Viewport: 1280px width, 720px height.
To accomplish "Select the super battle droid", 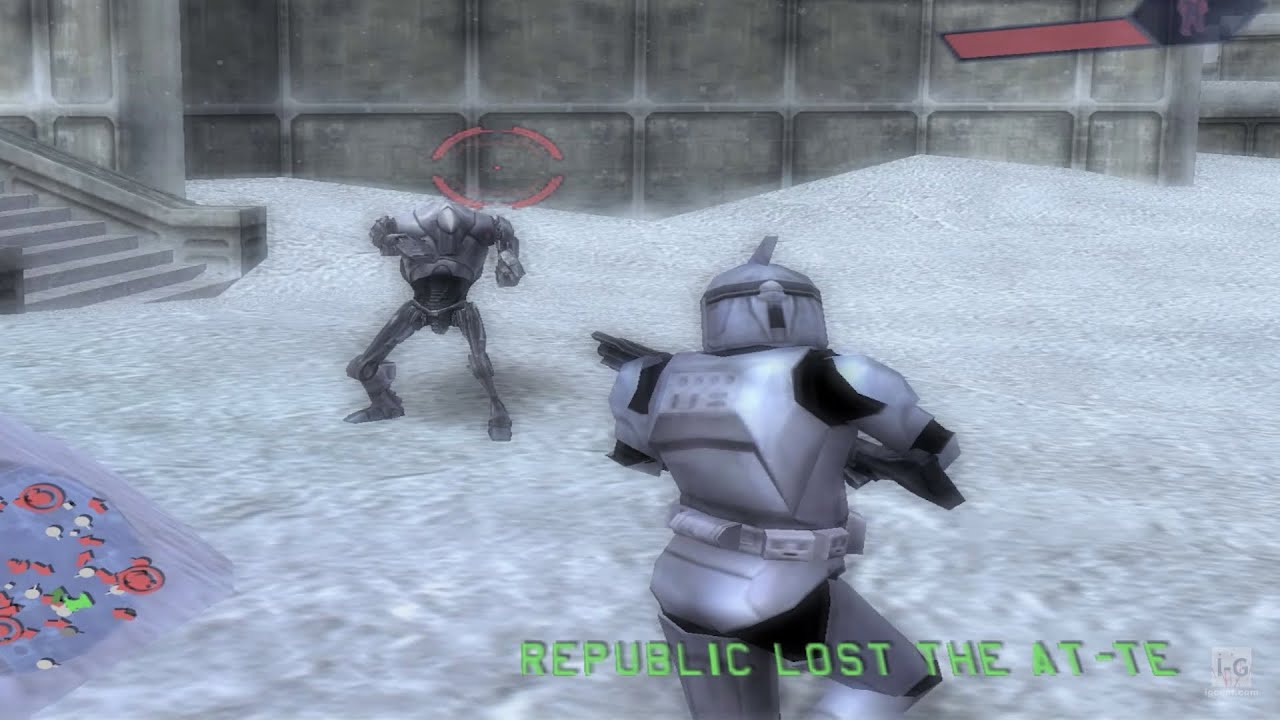I will point(434,300).
